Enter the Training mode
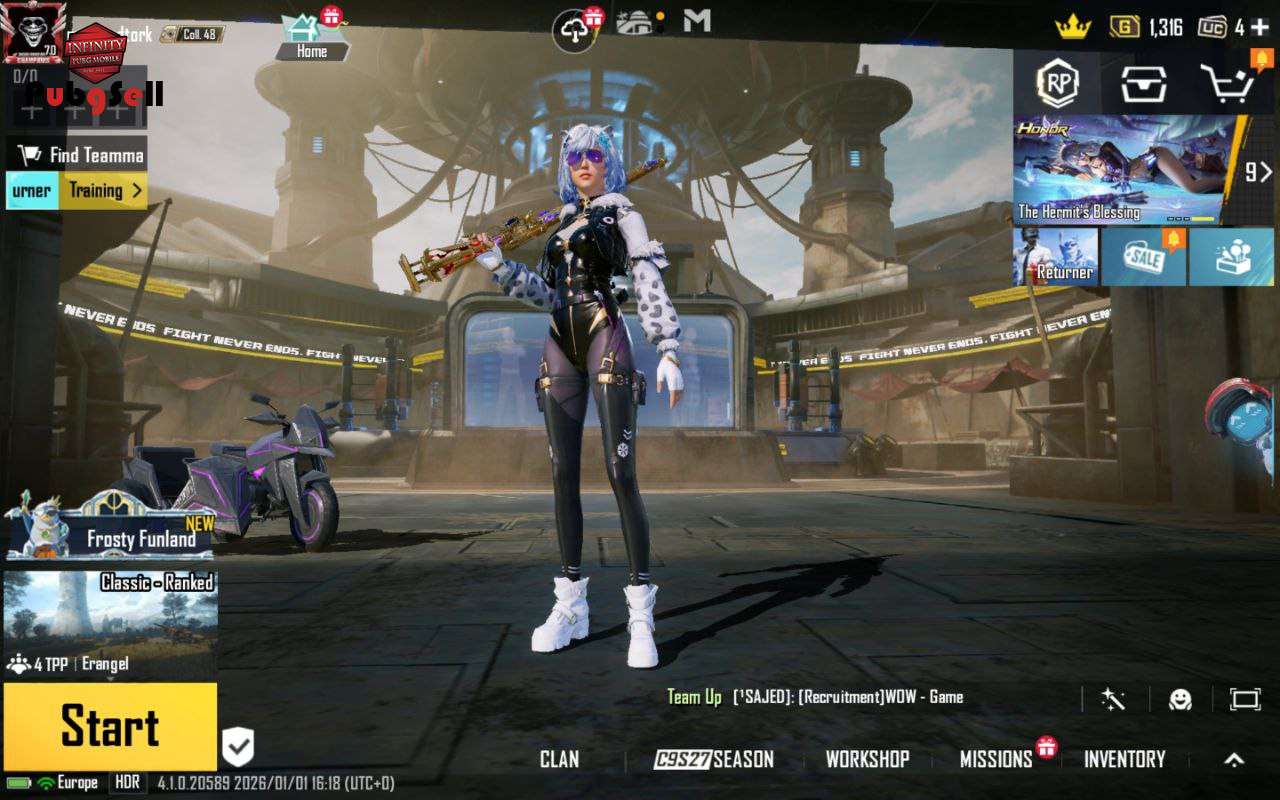Viewport: 1280px width, 800px height. (104, 190)
